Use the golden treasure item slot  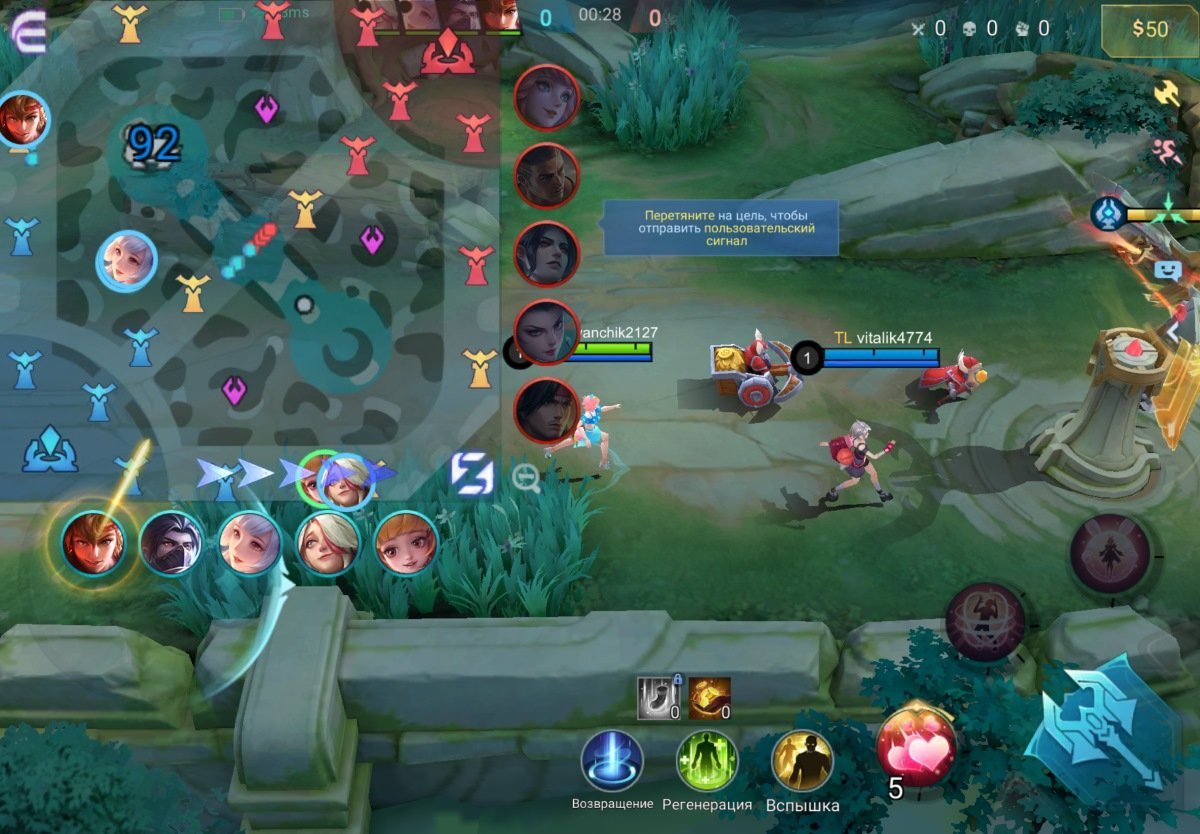coord(709,698)
